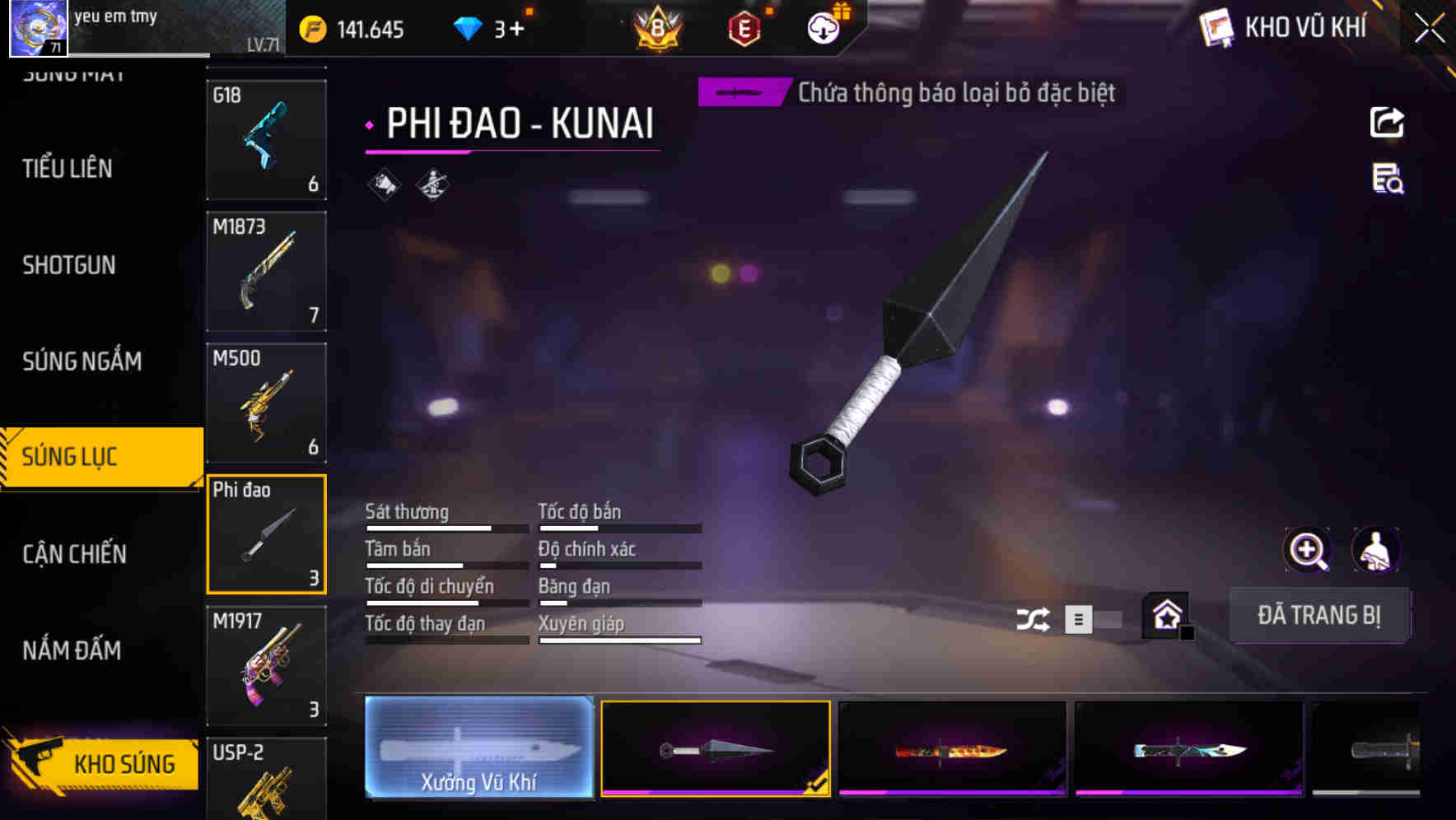Switch to the CẬN CHIẾN category

point(74,554)
